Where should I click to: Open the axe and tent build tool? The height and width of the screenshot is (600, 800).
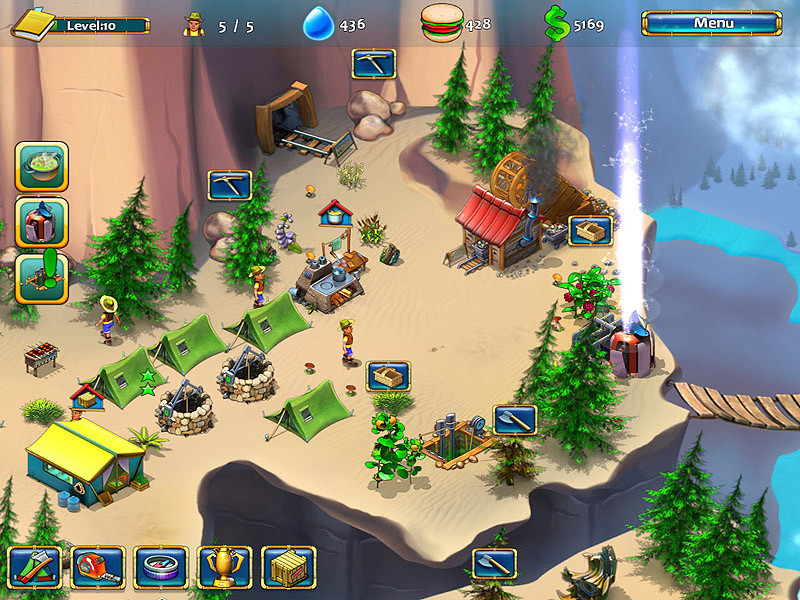click(x=35, y=567)
